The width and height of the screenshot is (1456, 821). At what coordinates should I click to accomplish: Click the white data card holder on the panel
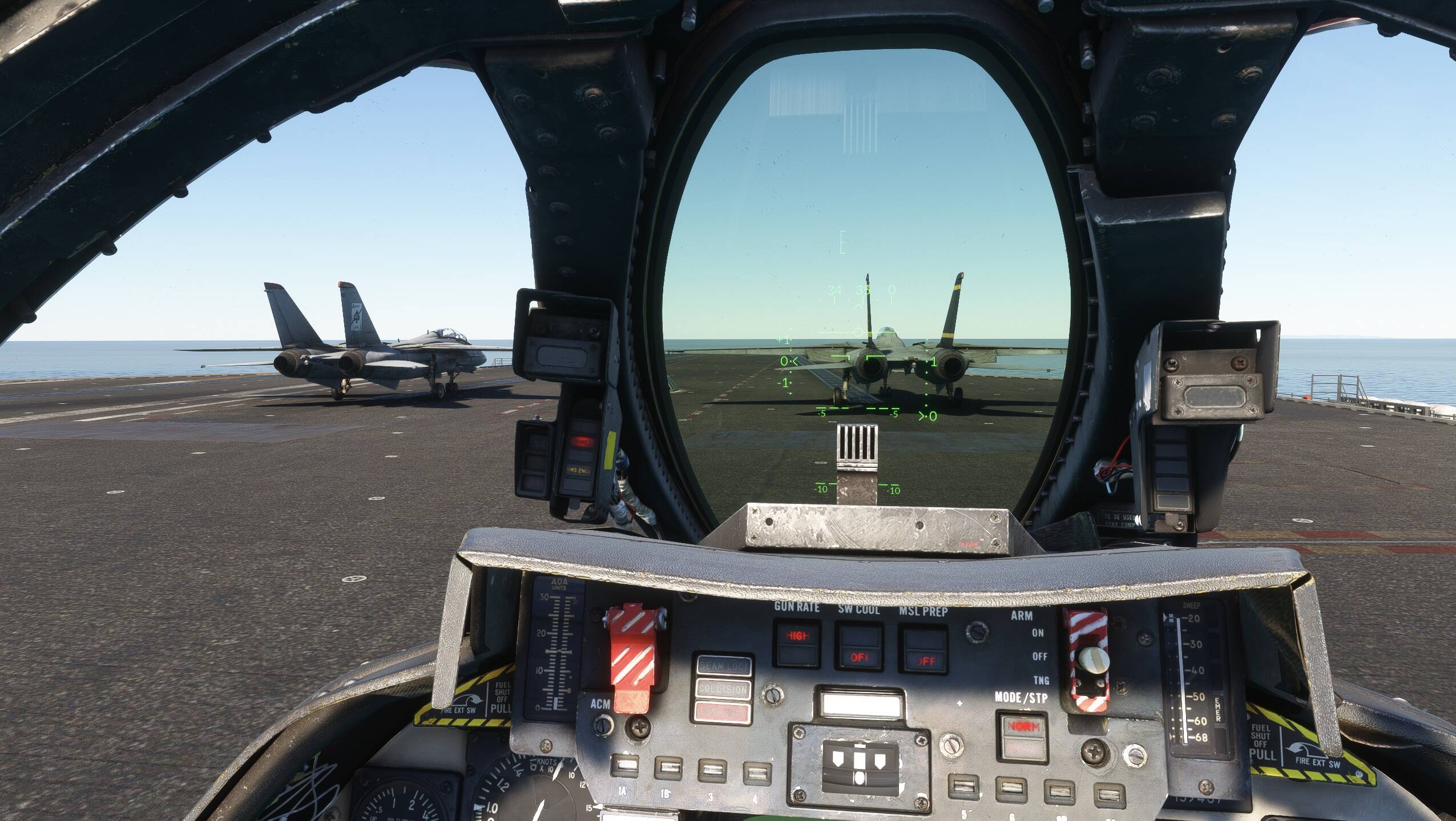pos(862,703)
